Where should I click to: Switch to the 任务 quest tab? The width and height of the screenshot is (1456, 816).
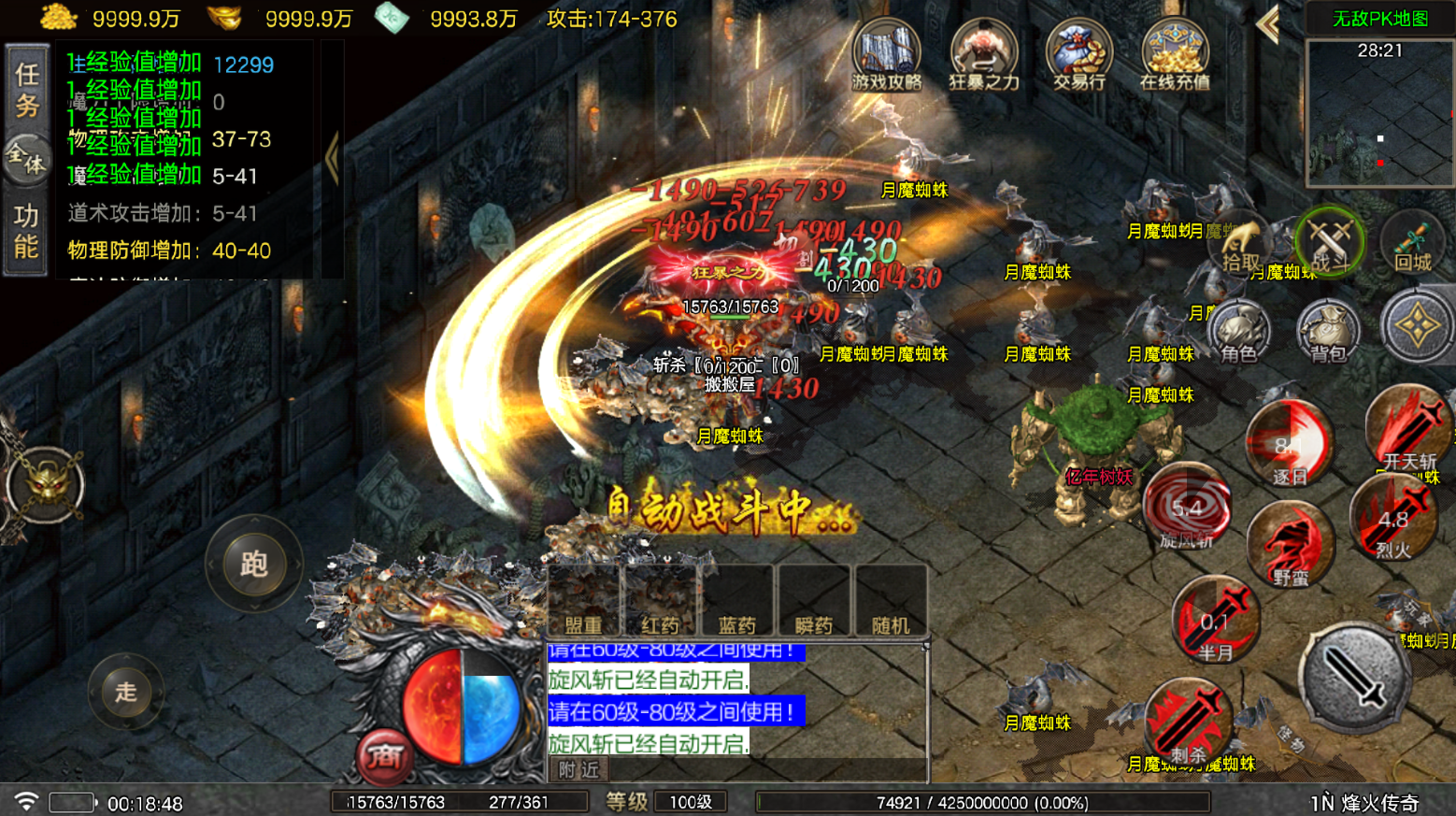[27, 90]
